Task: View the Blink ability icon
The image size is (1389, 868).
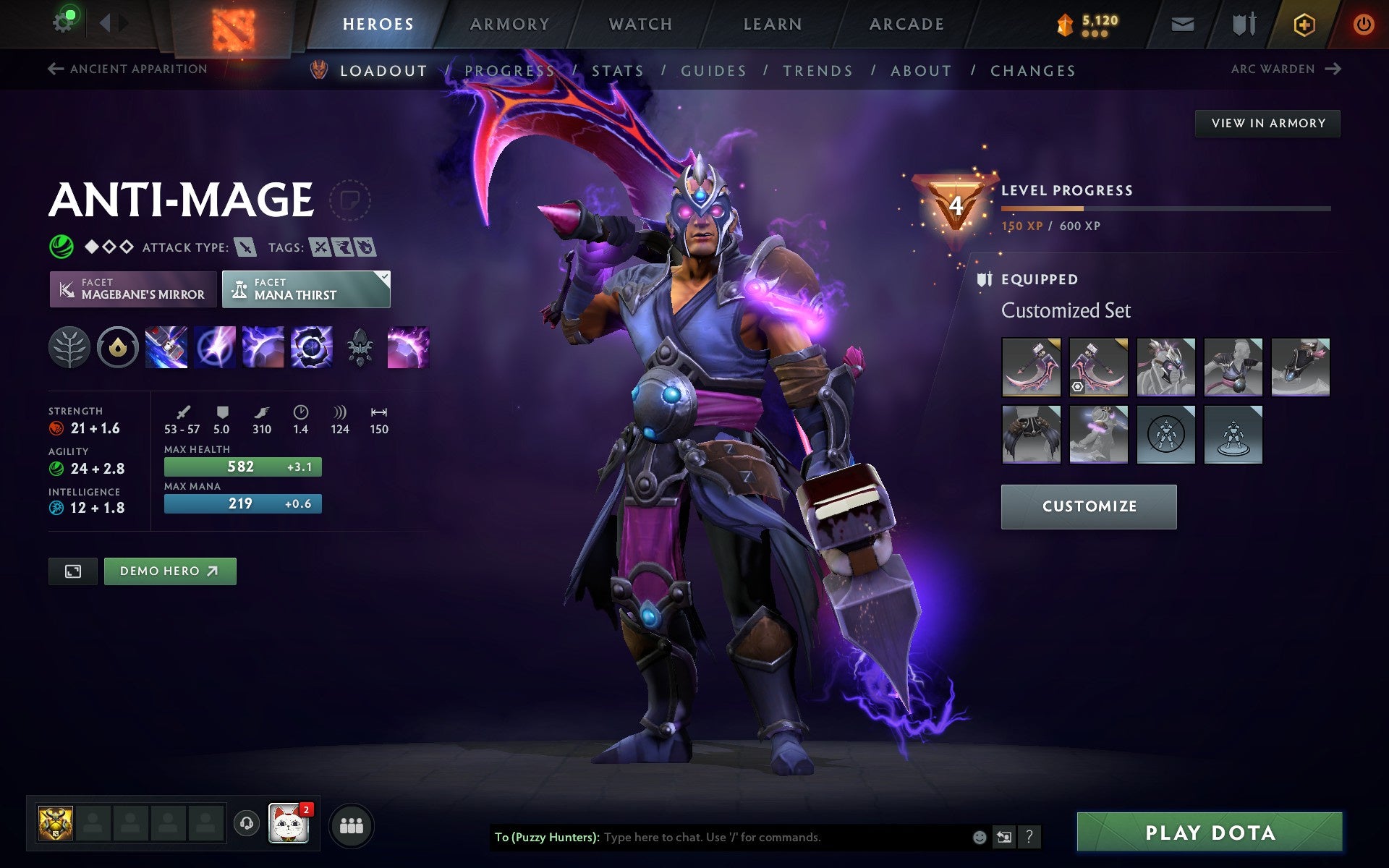Action: click(x=215, y=347)
